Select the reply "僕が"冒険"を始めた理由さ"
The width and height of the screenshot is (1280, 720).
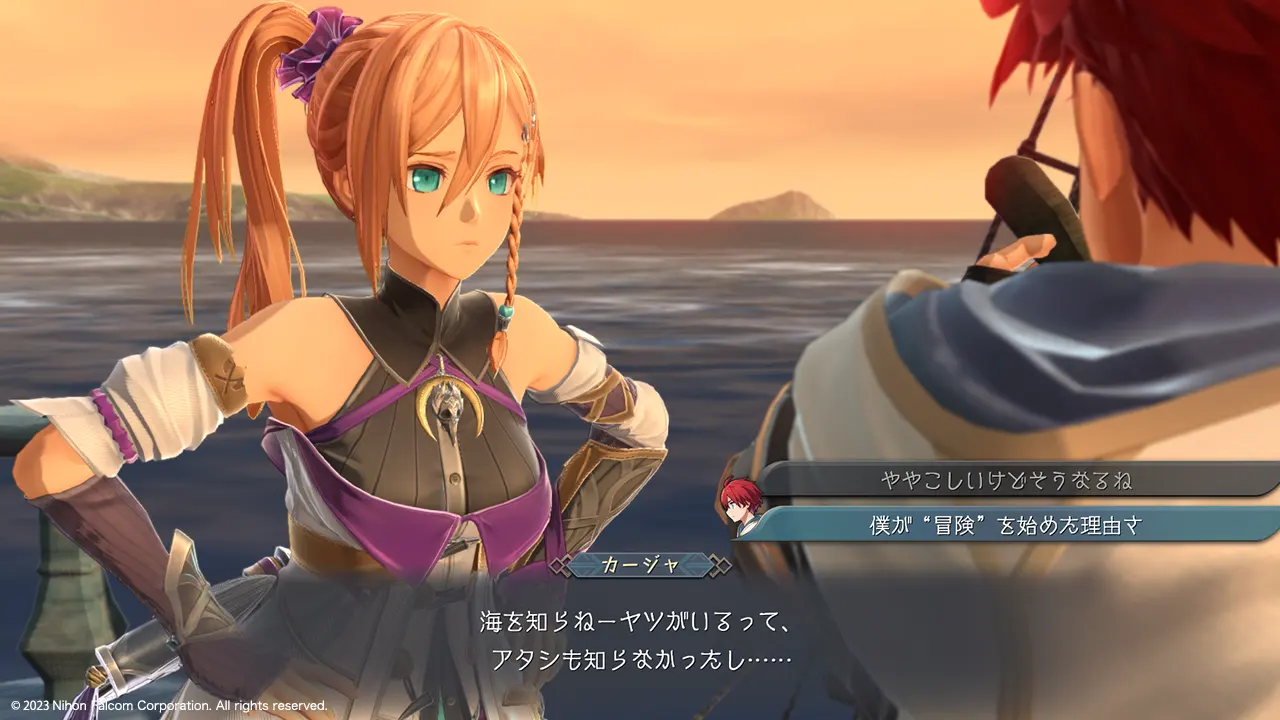pyautogui.click(x=1006, y=524)
